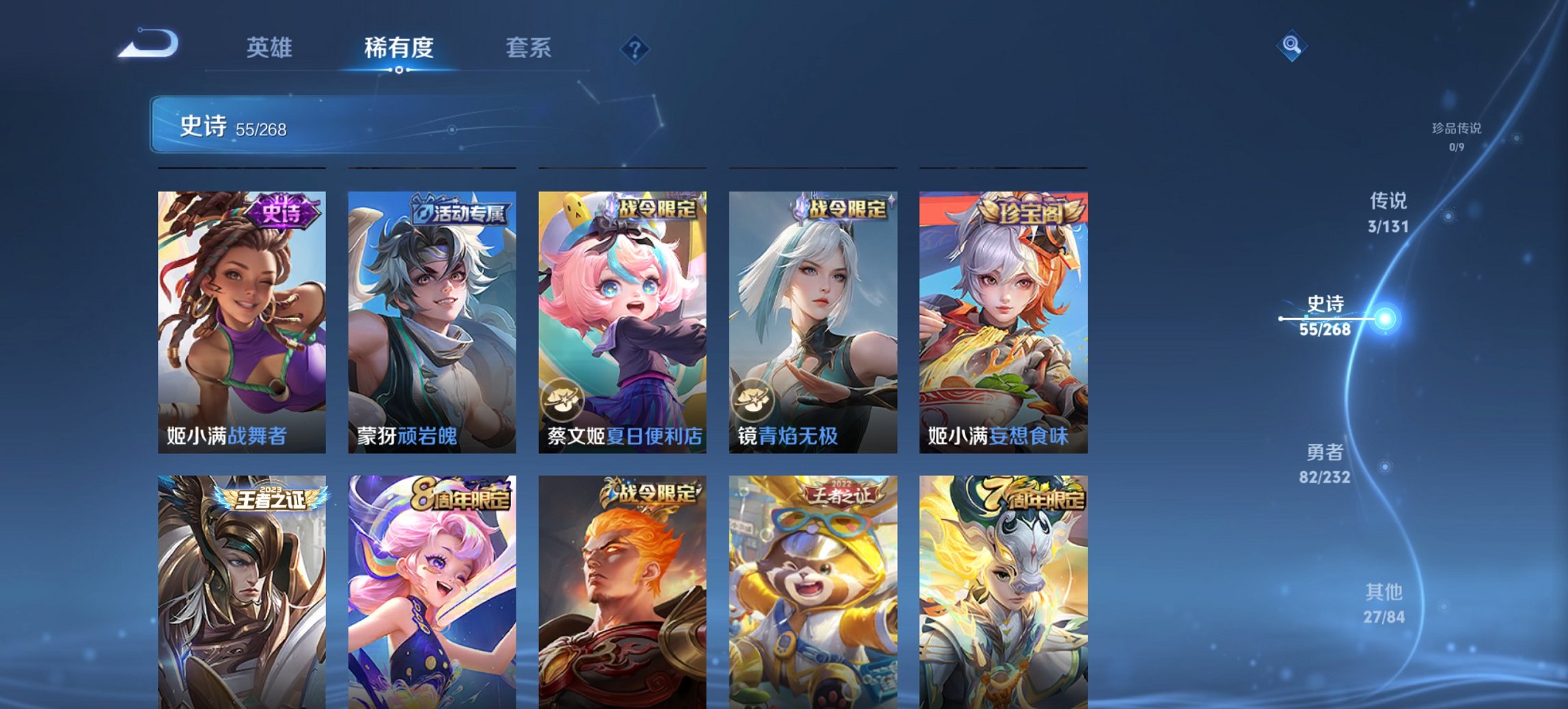Click the question mark help icon
This screenshot has width=1568, height=709.
[635, 48]
